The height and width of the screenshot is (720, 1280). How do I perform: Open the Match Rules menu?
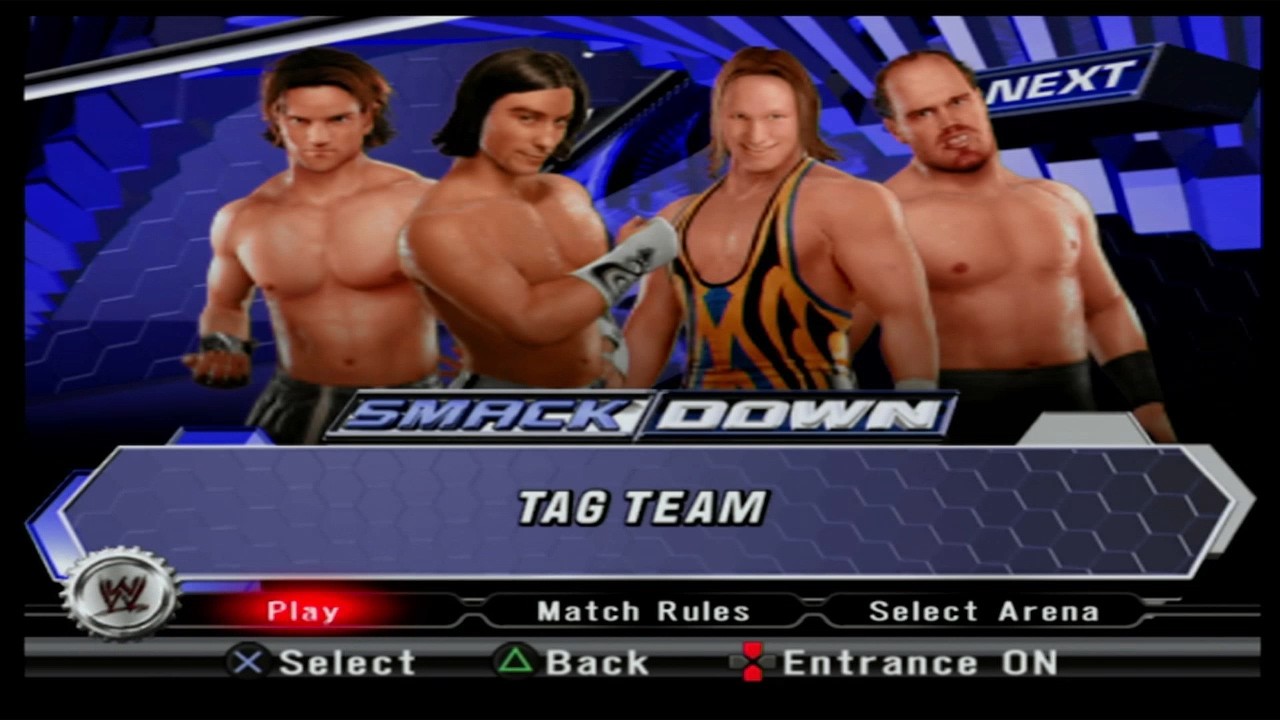(643, 611)
